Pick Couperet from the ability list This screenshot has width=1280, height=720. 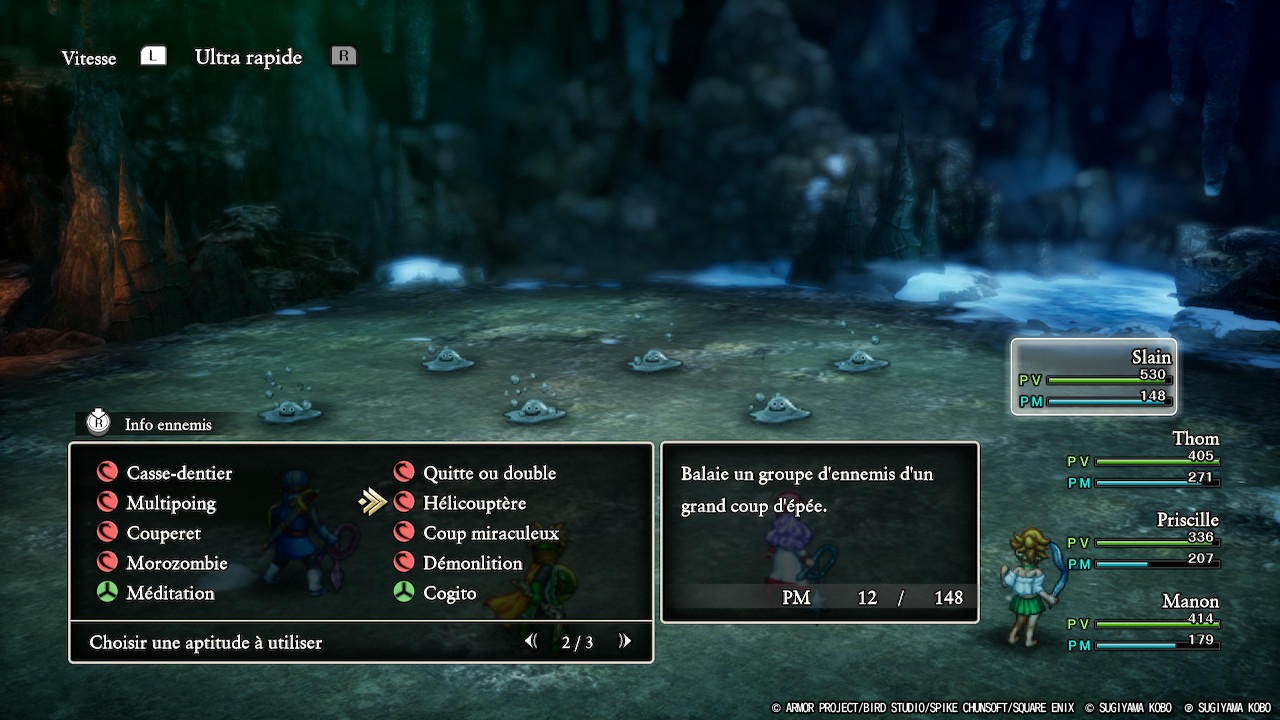tap(162, 533)
